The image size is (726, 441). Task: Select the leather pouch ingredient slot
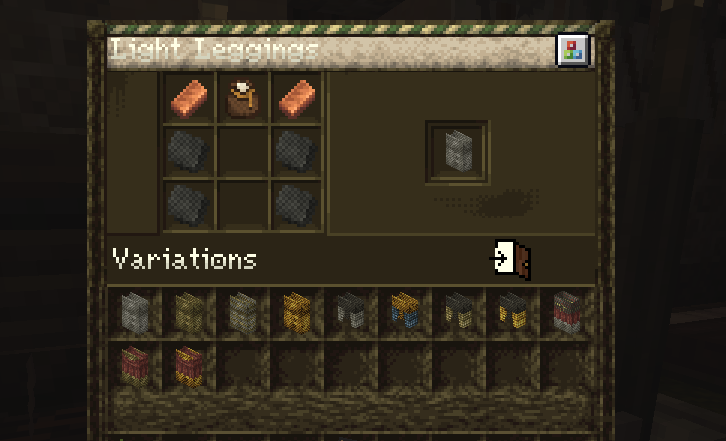(x=241, y=99)
